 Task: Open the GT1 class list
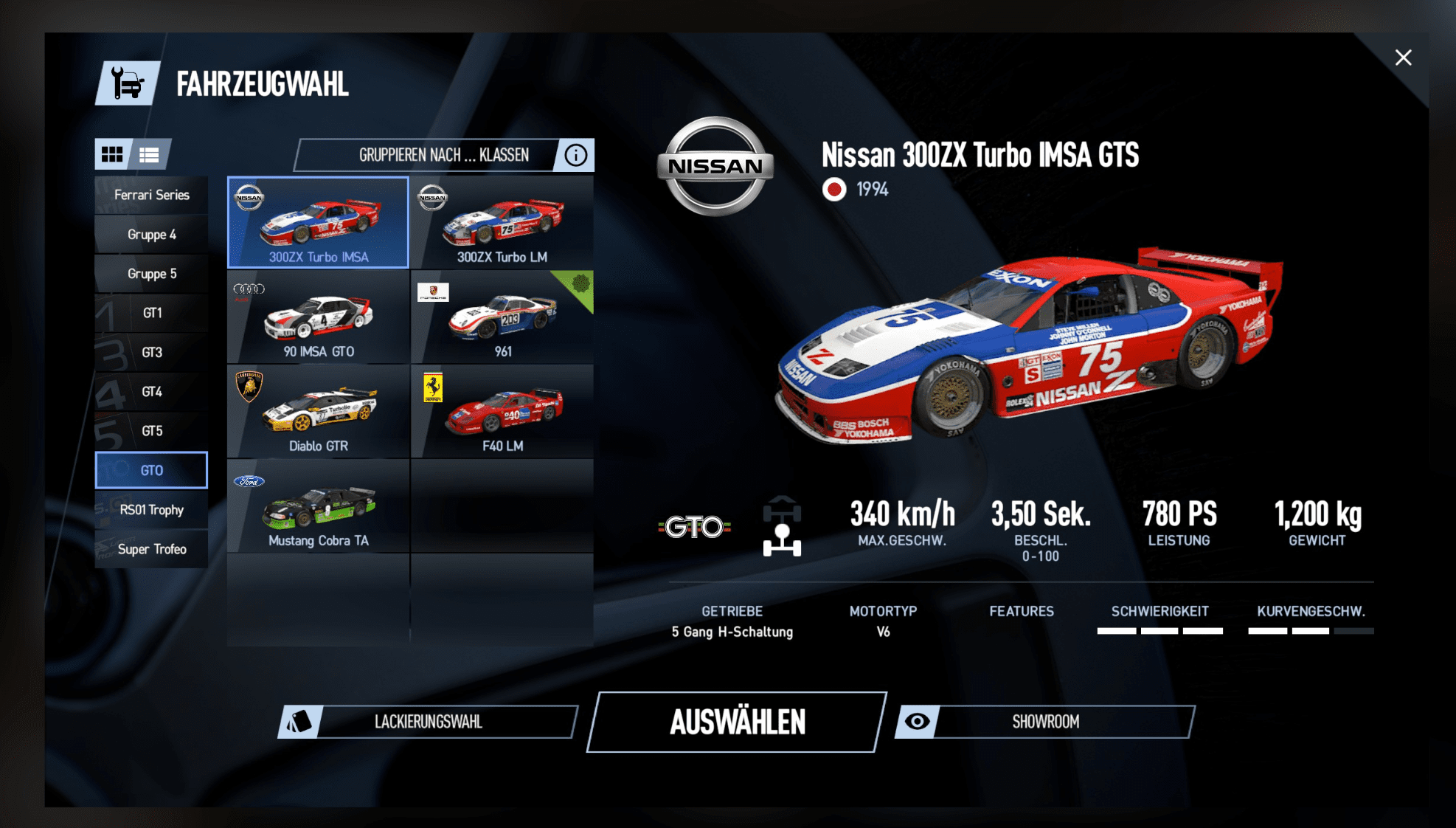pyautogui.click(x=151, y=313)
